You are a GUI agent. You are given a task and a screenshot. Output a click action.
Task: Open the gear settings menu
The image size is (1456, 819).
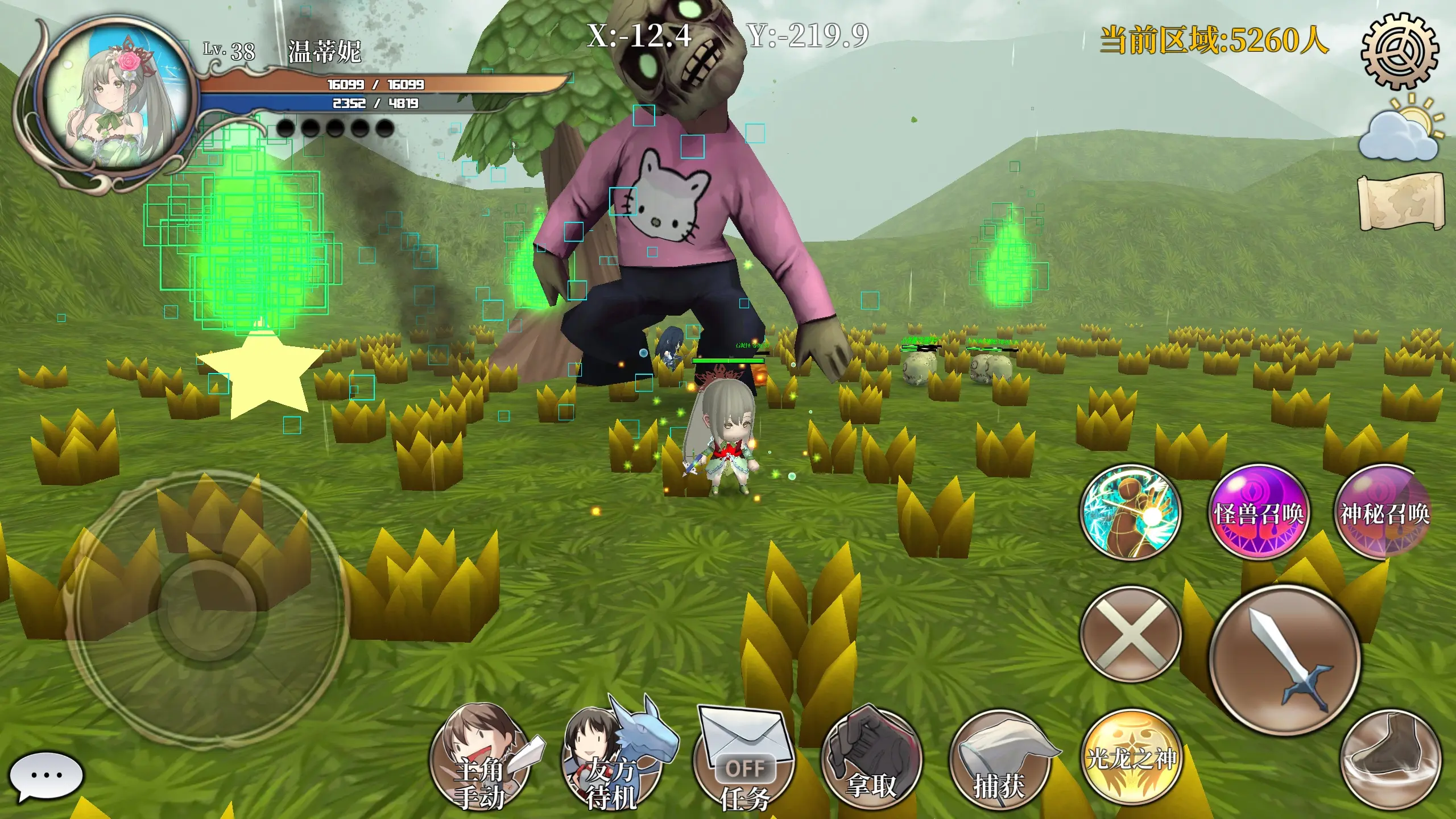pos(1399,51)
